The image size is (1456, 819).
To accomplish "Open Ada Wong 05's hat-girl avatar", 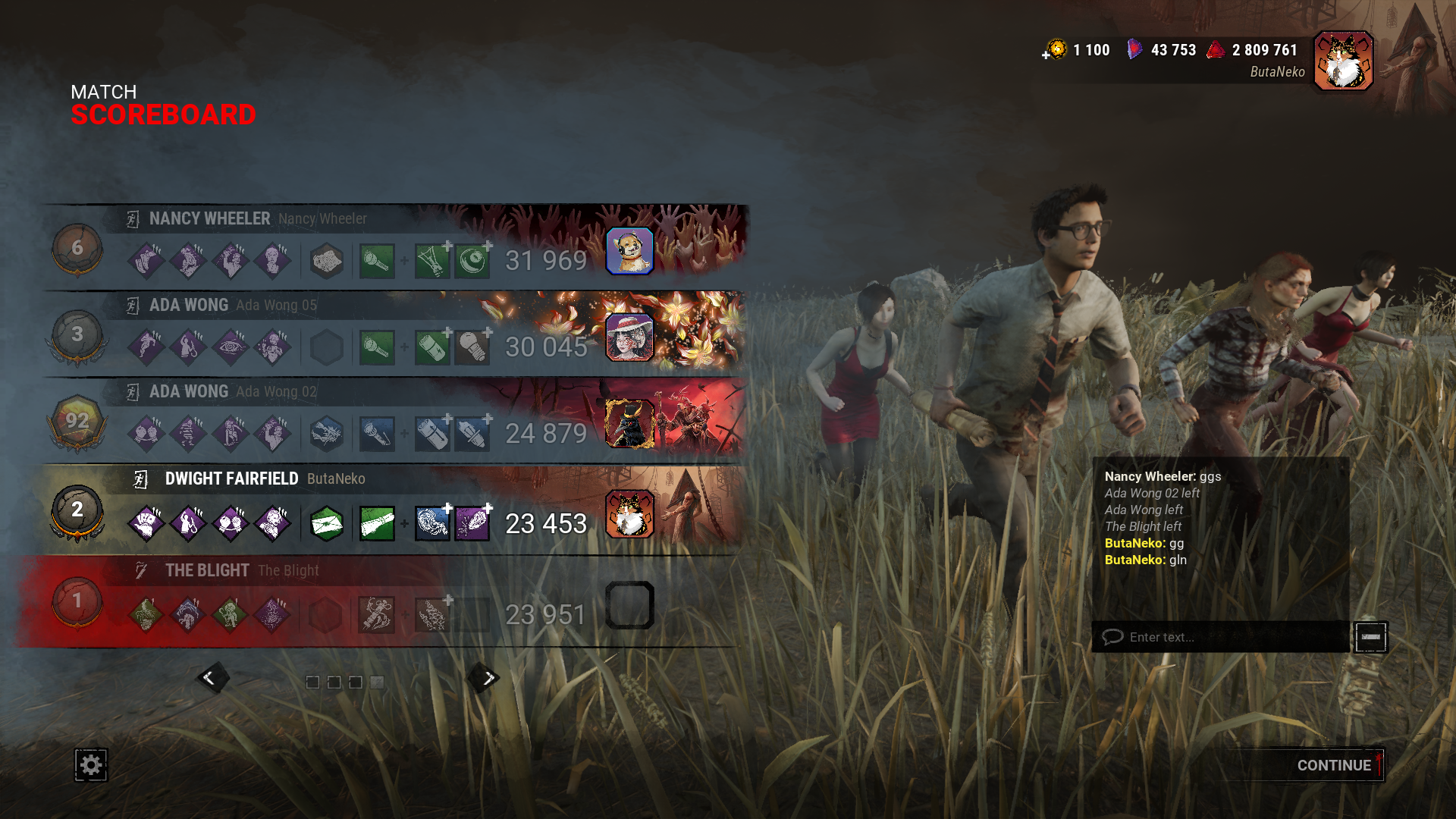I will click(629, 337).
